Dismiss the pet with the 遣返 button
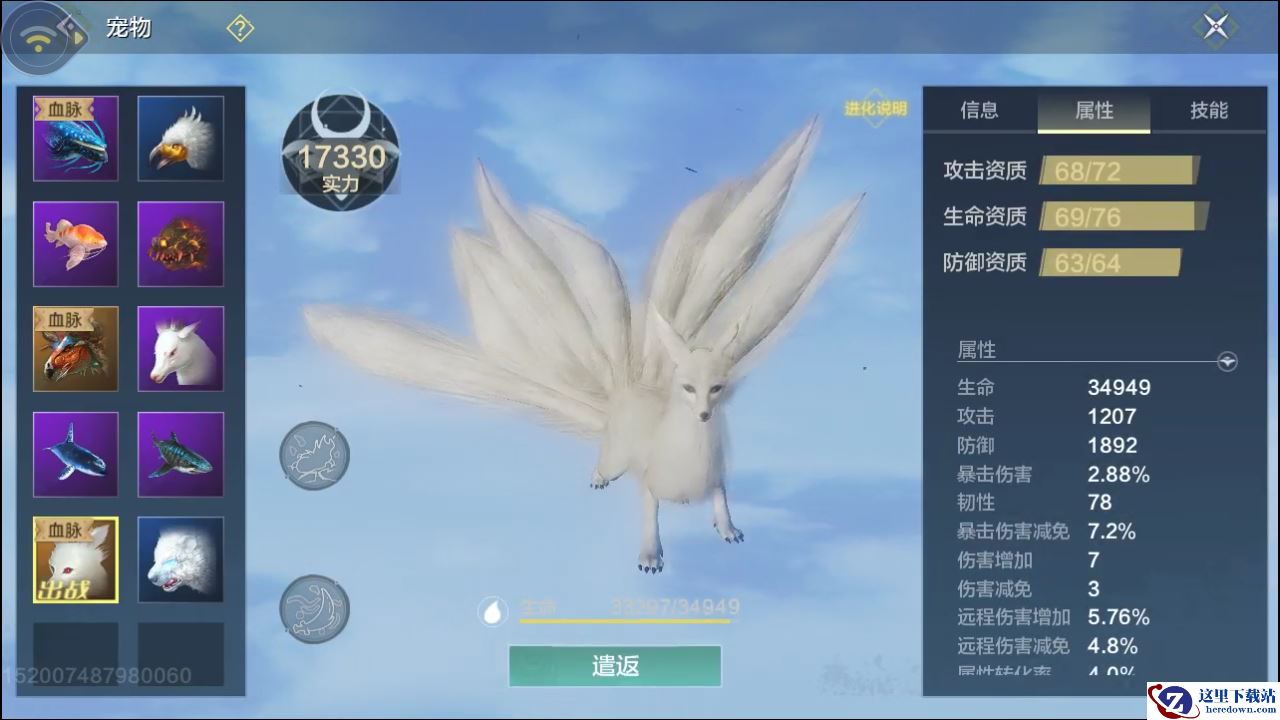Screen dimensions: 1280x720 coord(615,666)
